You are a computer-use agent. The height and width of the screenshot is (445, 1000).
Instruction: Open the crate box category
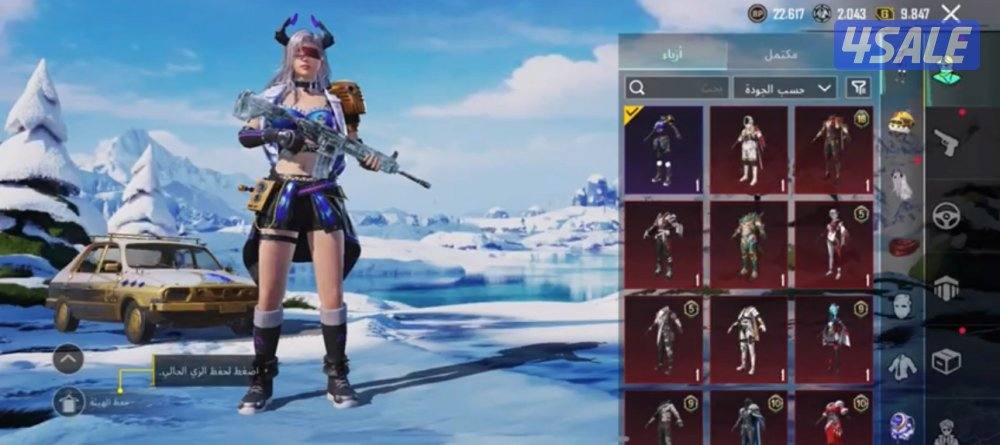point(945,360)
